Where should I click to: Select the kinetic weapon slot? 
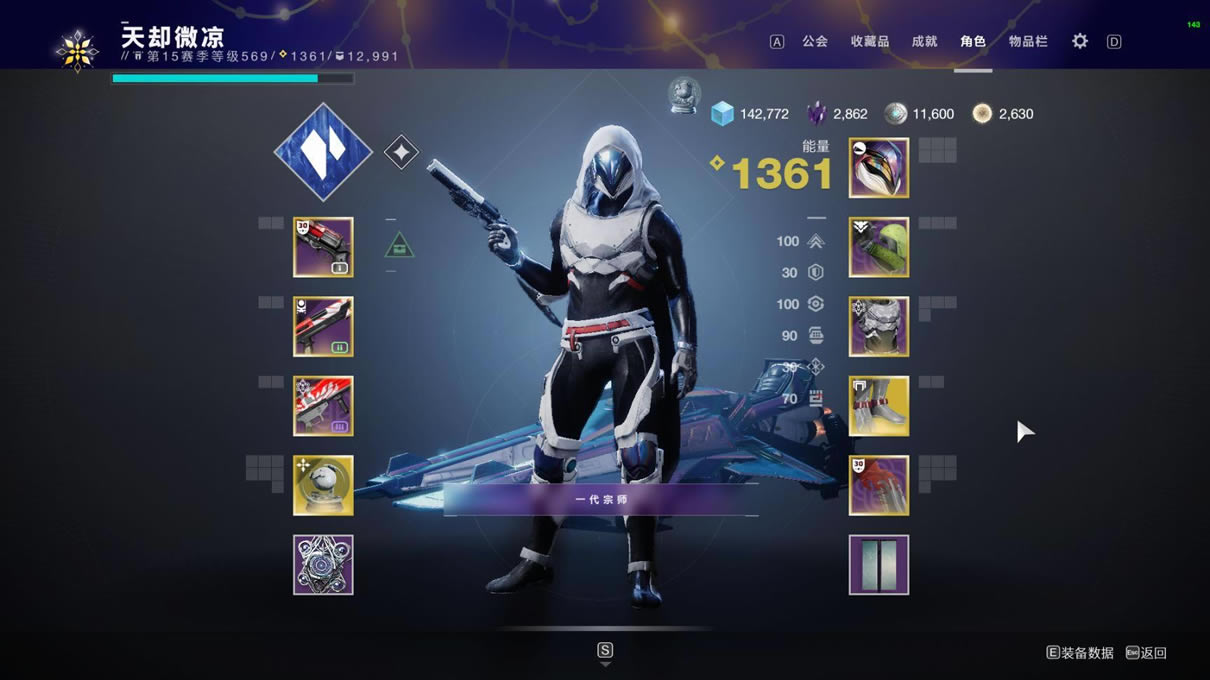(x=323, y=247)
